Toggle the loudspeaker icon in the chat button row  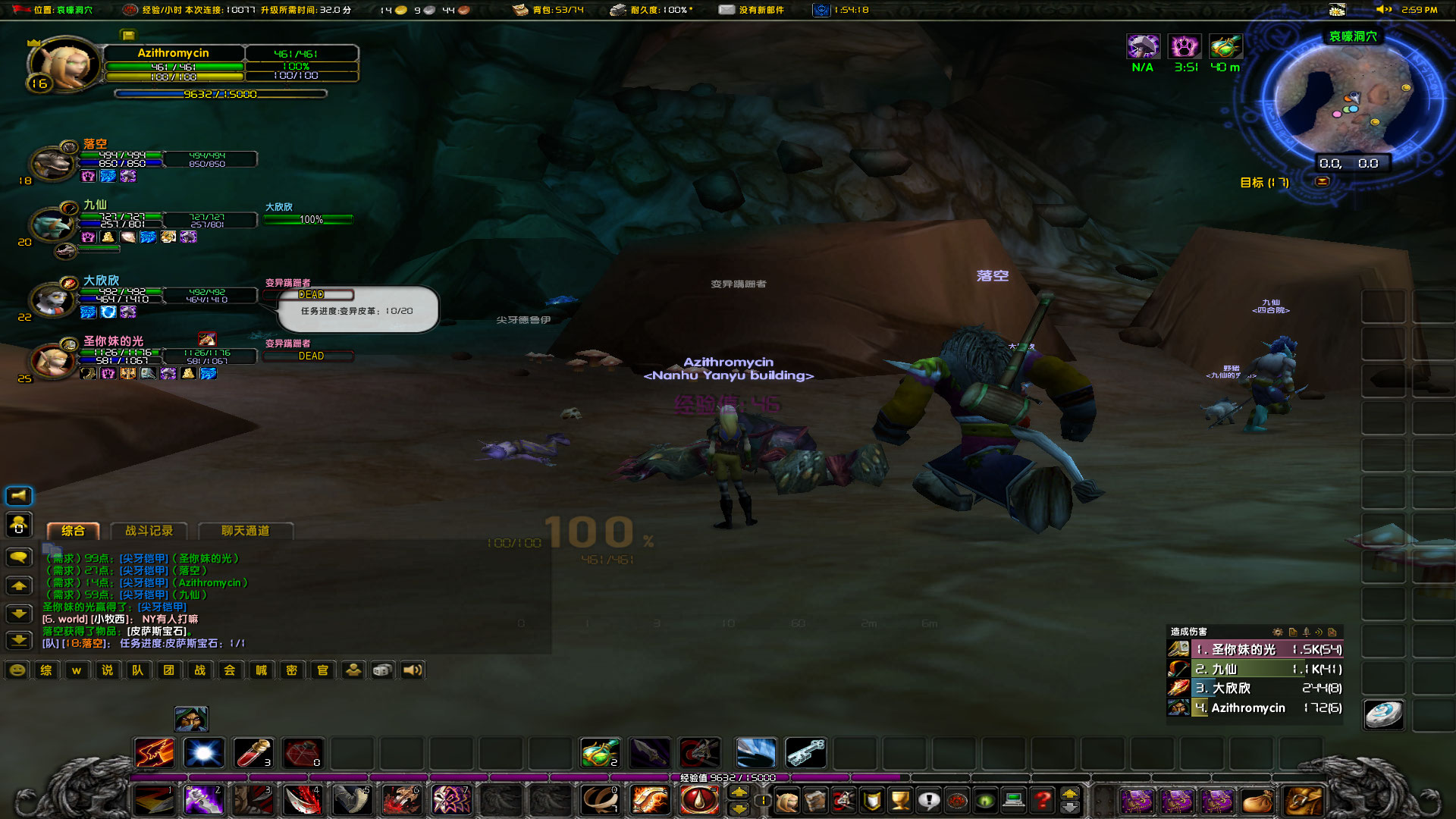pyautogui.click(x=412, y=670)
